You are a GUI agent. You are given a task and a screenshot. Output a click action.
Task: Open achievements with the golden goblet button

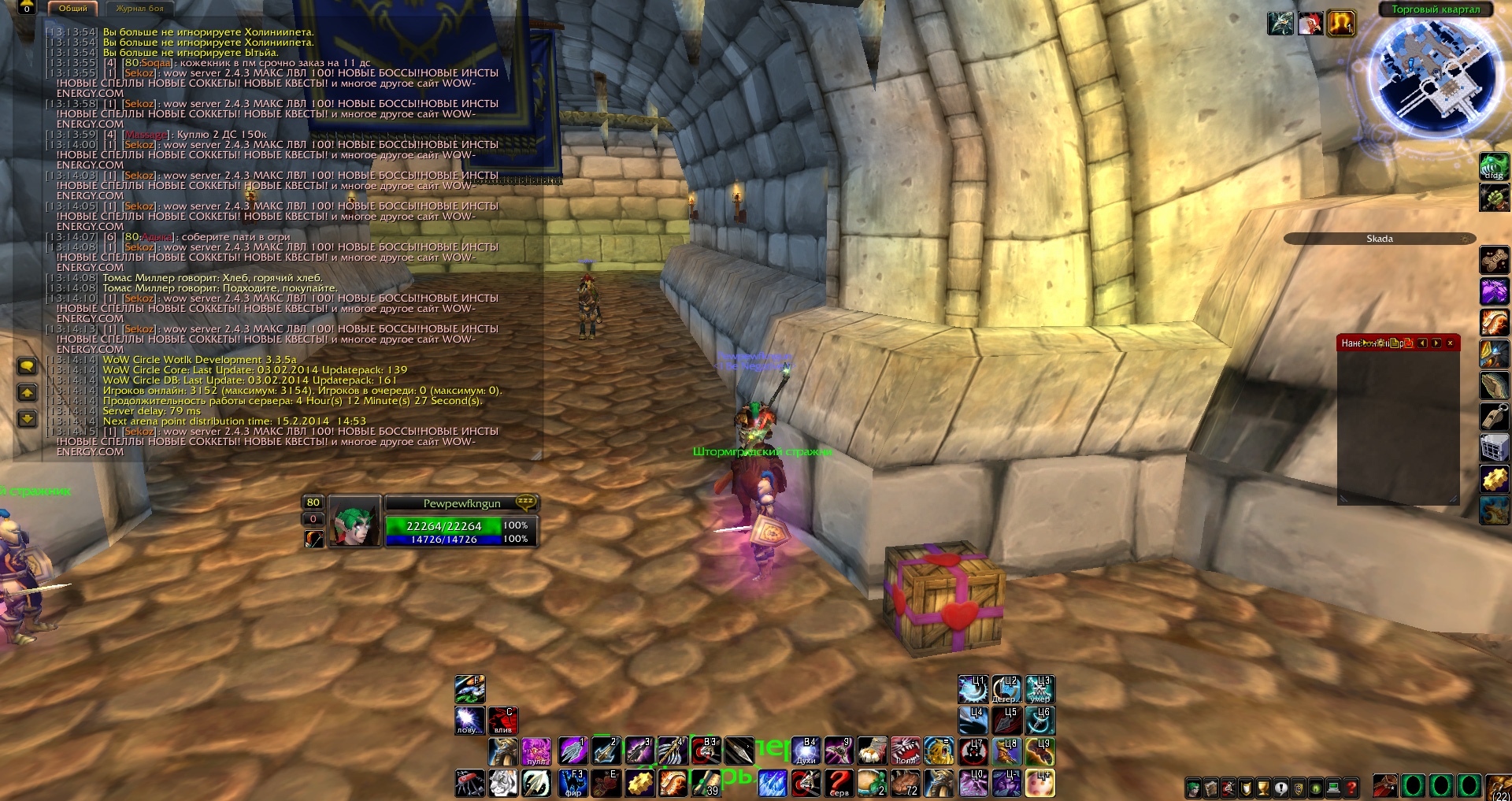pos(1264,788)
